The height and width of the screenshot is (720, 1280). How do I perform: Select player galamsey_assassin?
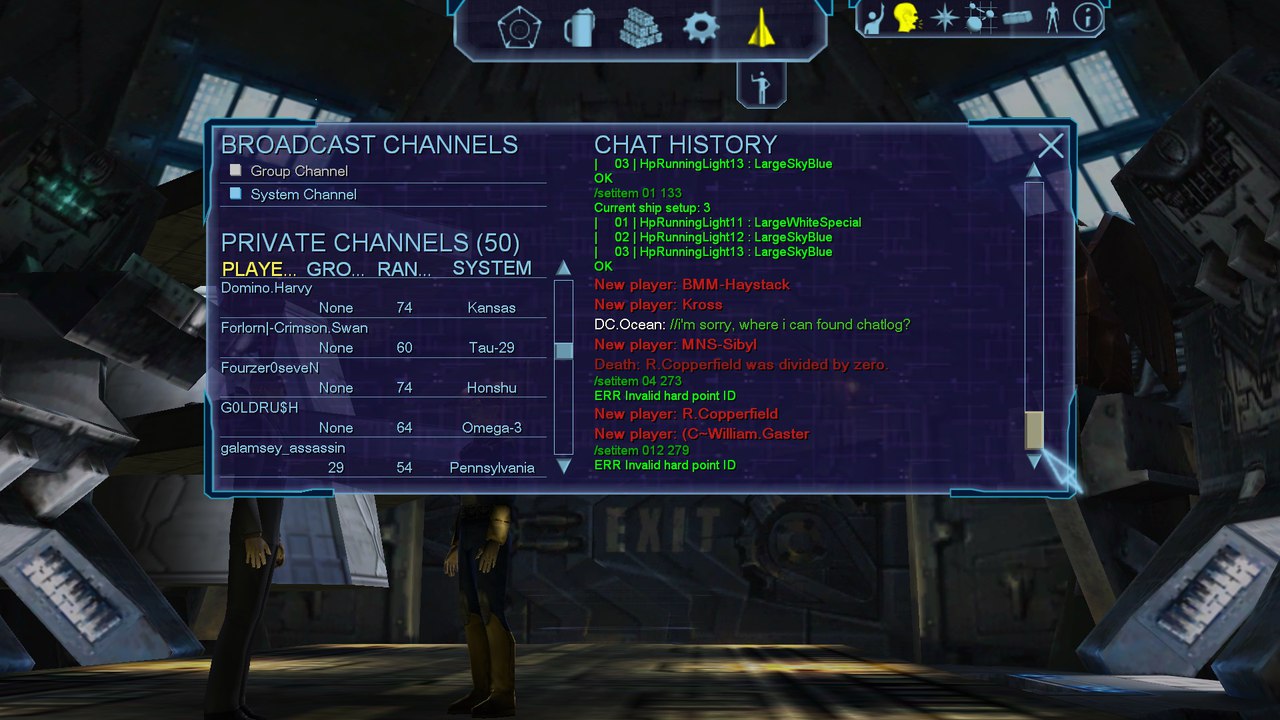coord(283,448)
